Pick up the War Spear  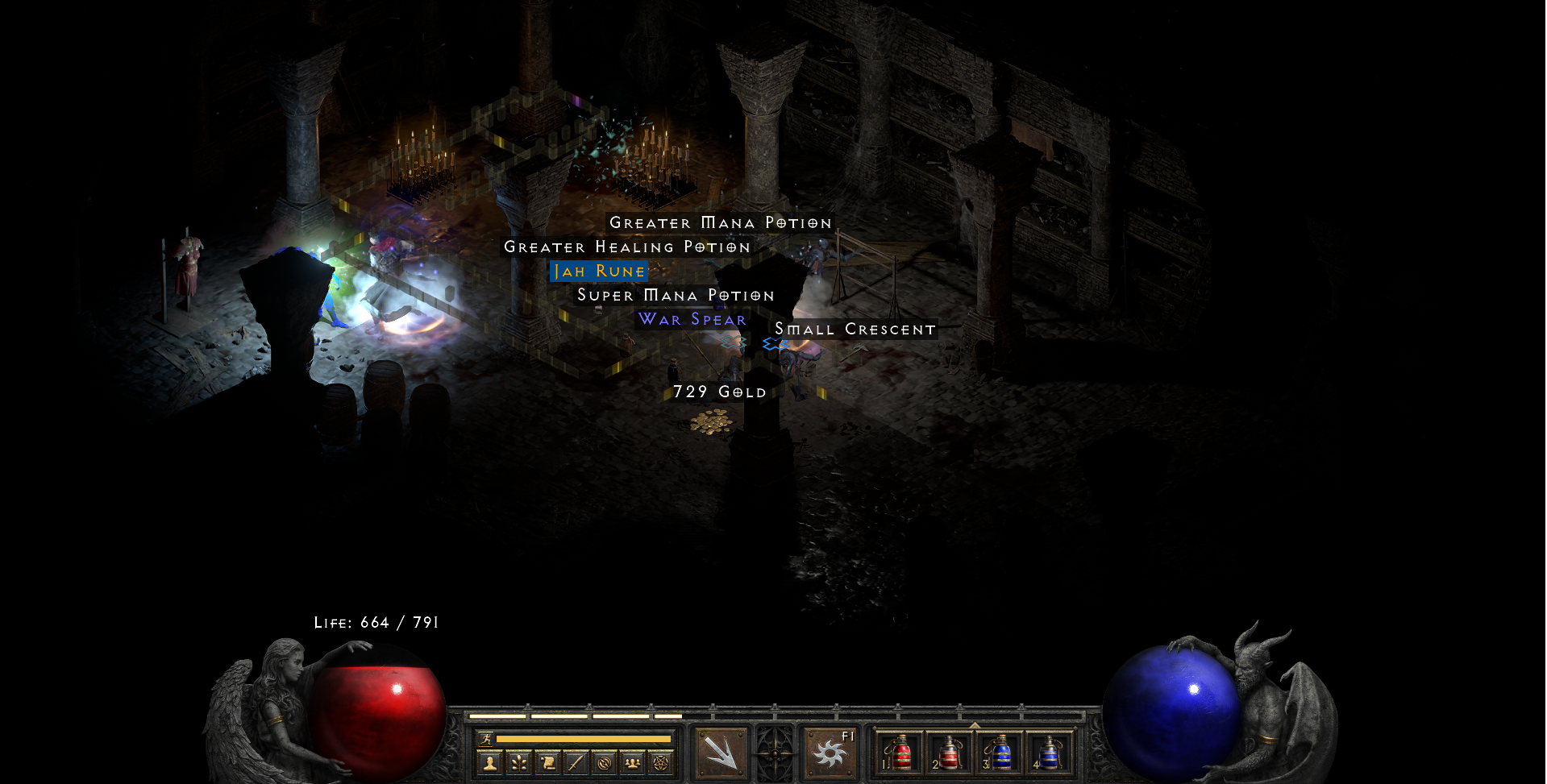(692, 319)
